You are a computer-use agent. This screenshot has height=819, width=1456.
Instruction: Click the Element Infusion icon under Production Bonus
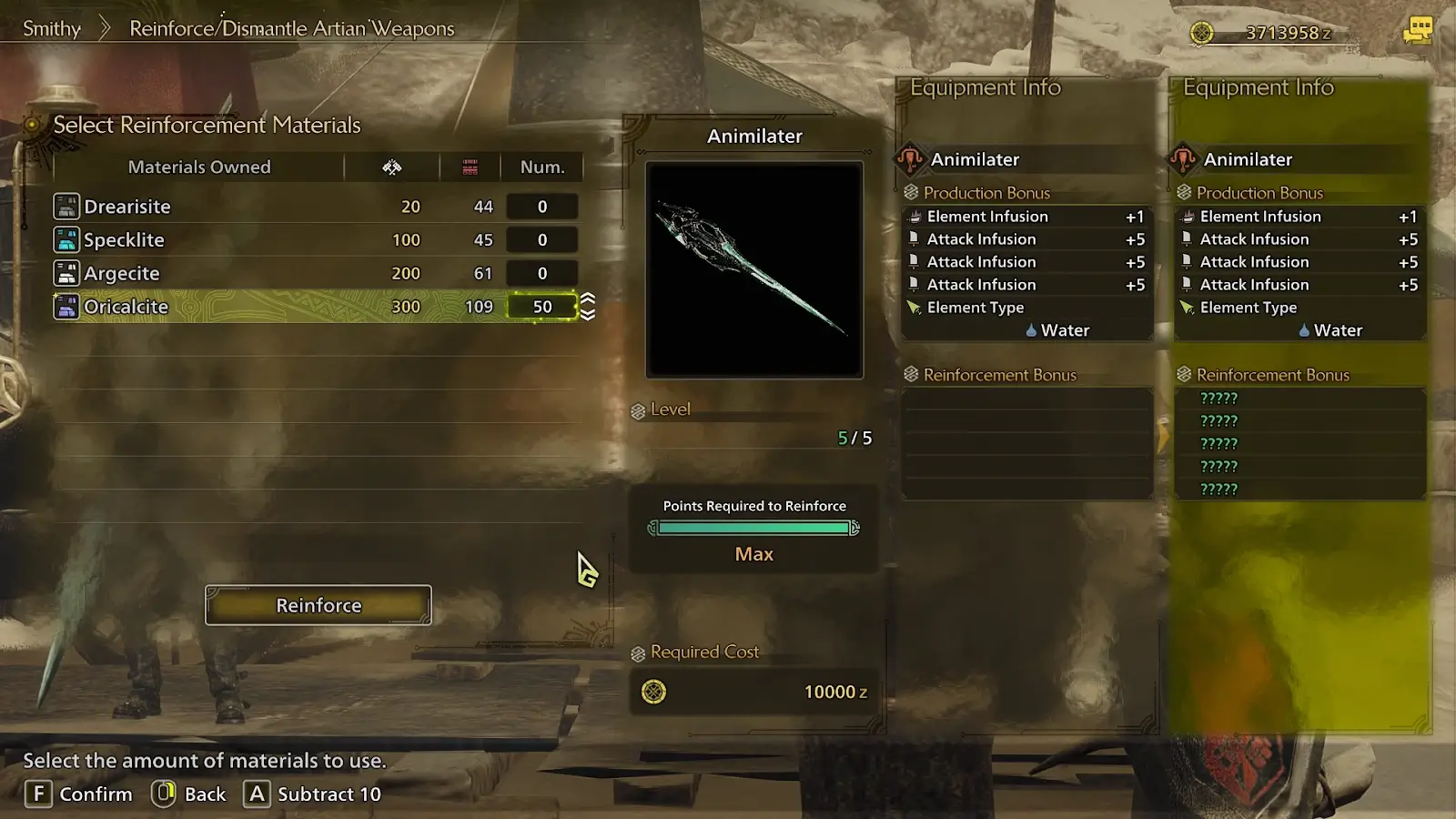pos(913,216)
